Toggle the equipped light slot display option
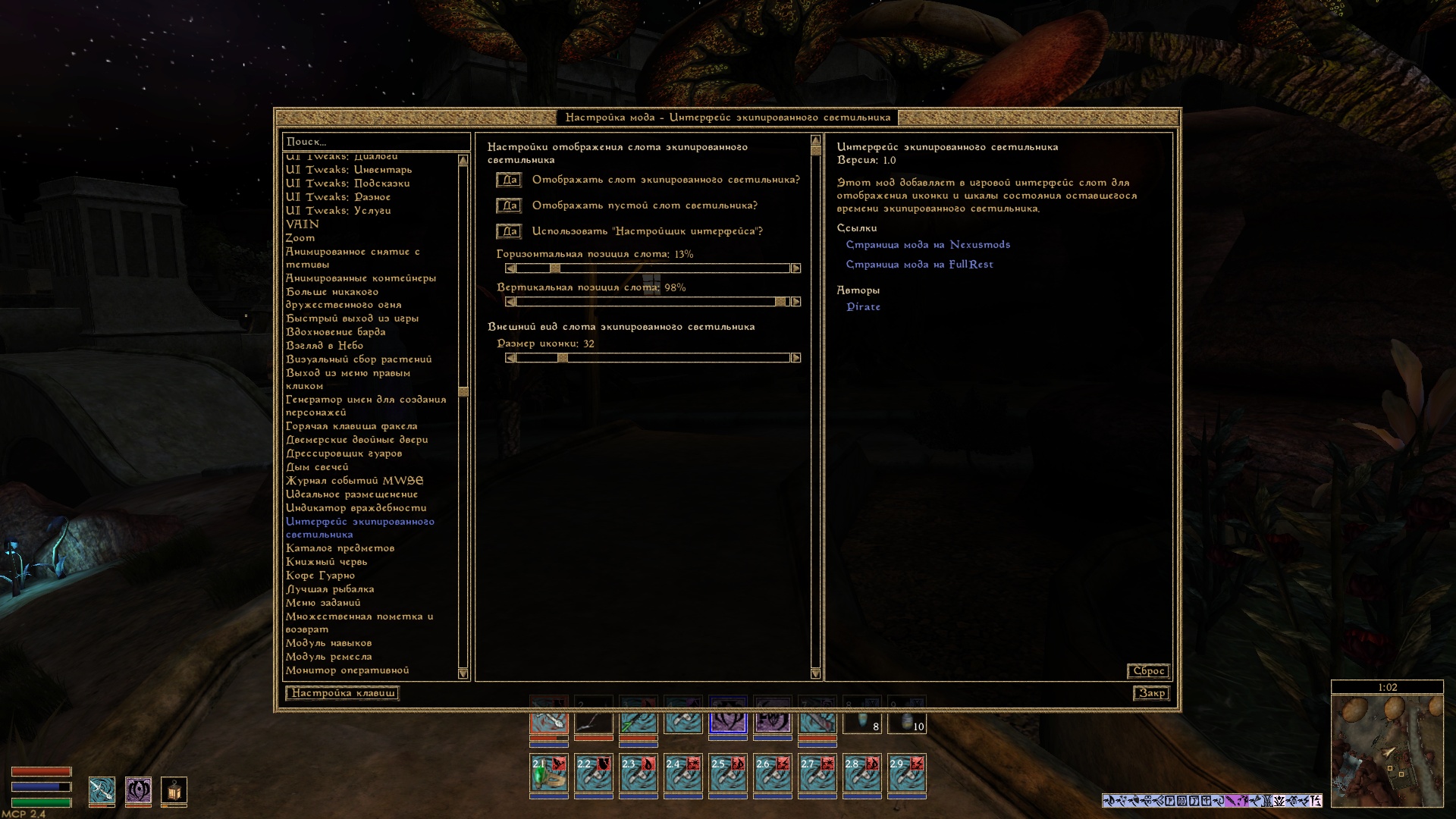Image resolution: width=1456 pixels, height=819 pixels. [508, 180]
